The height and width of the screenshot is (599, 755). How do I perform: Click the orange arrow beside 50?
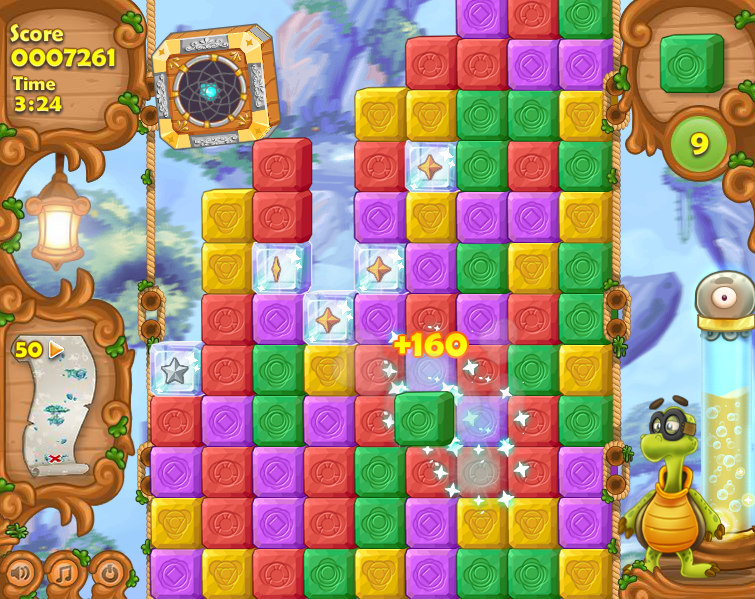coord(57,350)
